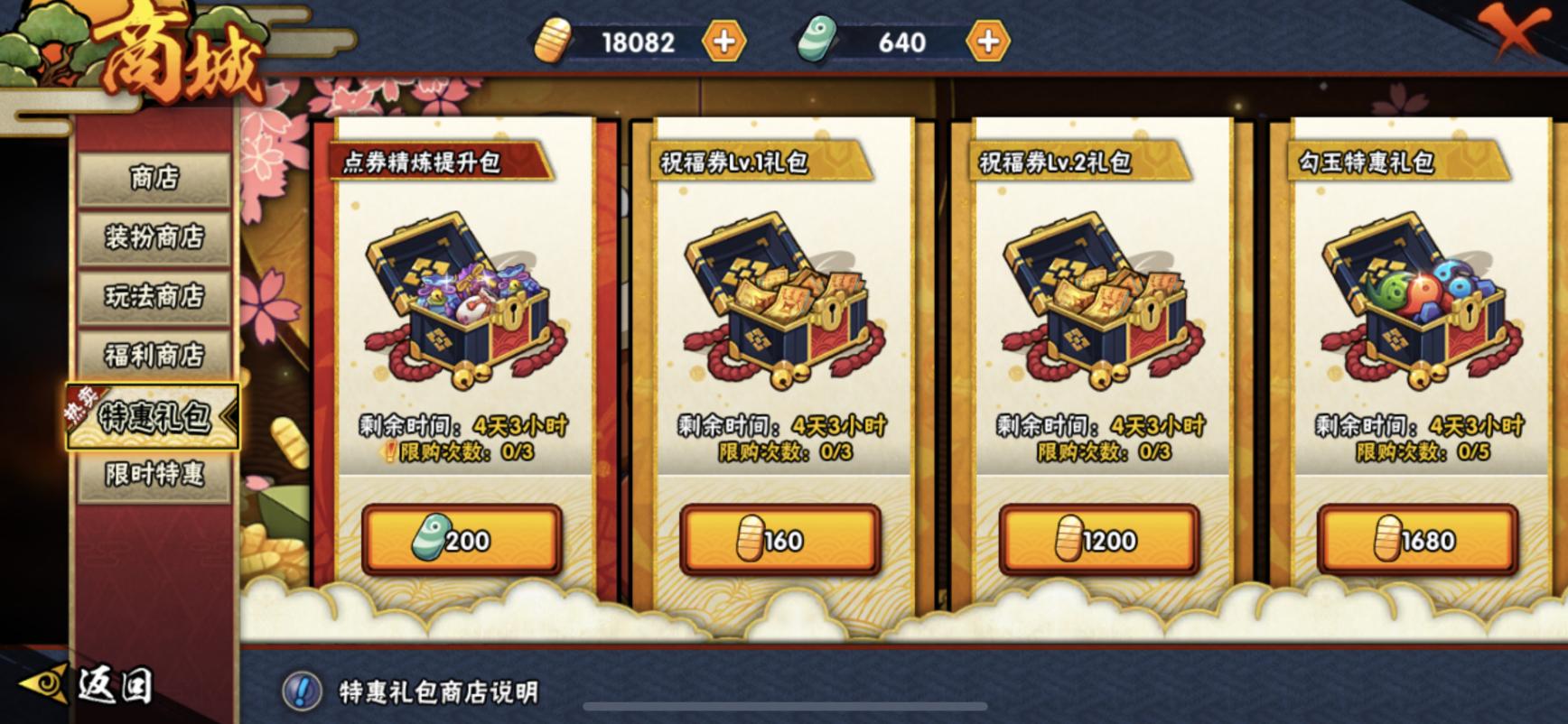Select the 福利商店 category

coord(154,354)
